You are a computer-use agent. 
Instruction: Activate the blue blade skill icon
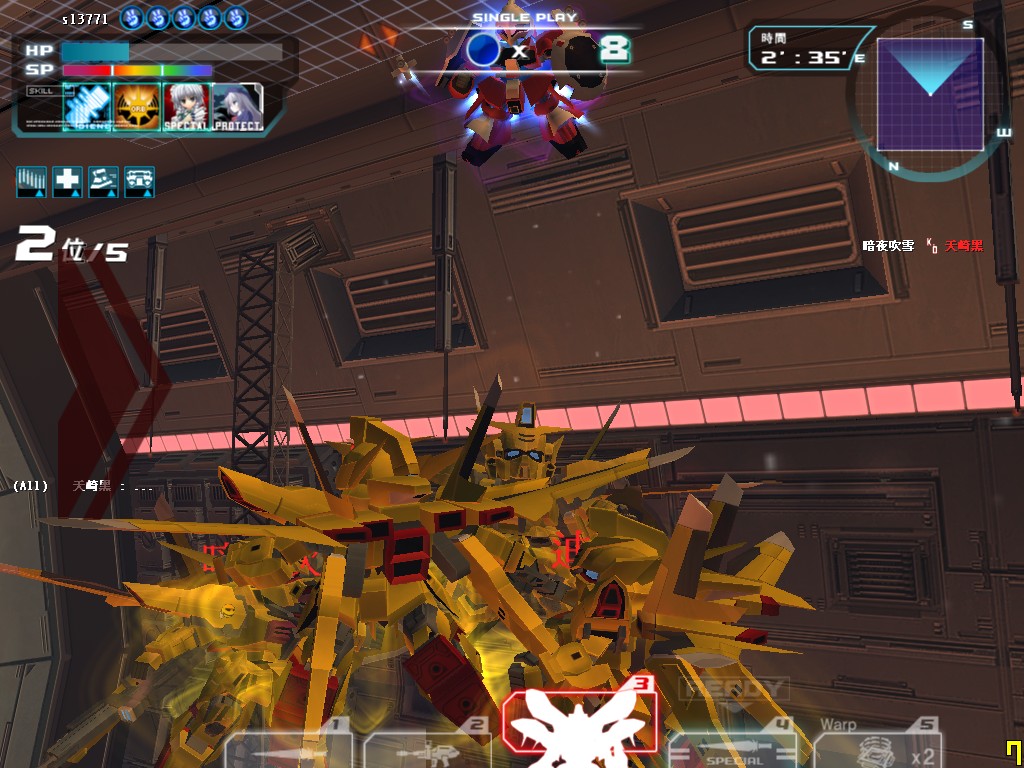click(x=87, y=106)
